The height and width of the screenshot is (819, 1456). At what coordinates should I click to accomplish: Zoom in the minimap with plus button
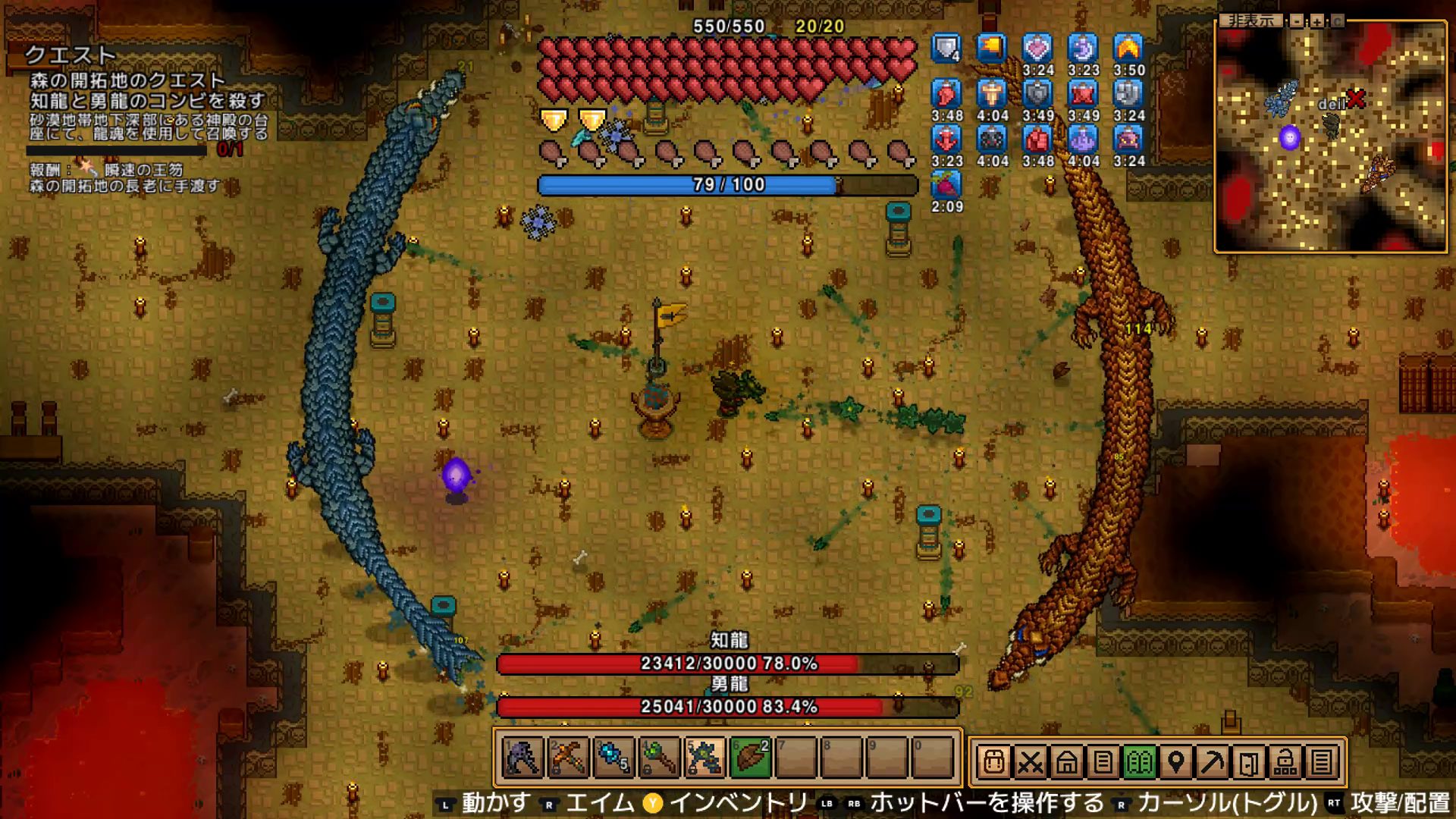click(x=1317, y=21)
